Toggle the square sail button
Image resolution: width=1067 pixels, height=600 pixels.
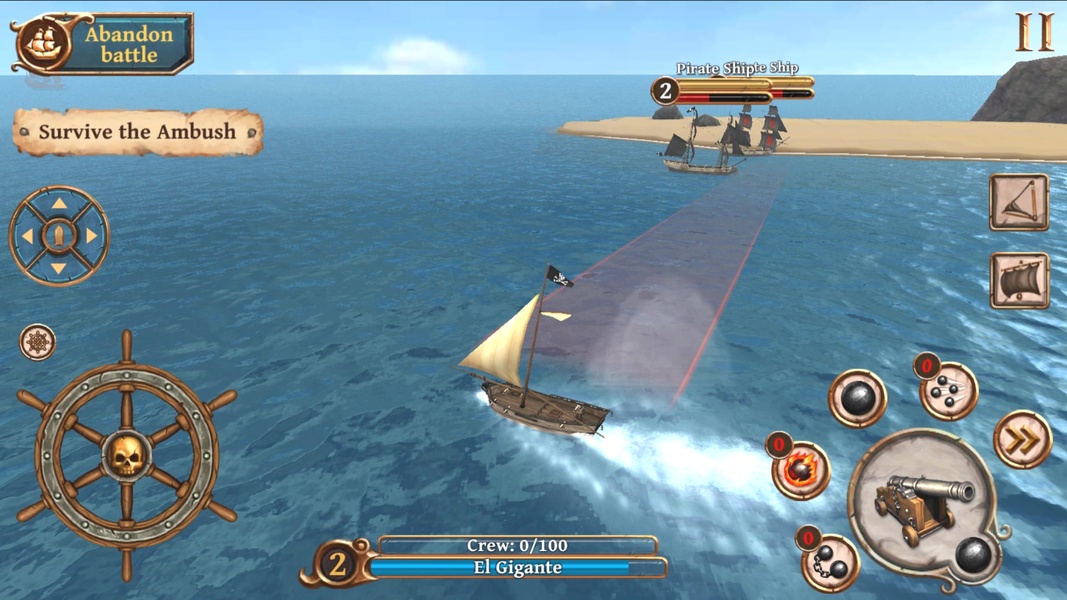[x=1019, y=281]
